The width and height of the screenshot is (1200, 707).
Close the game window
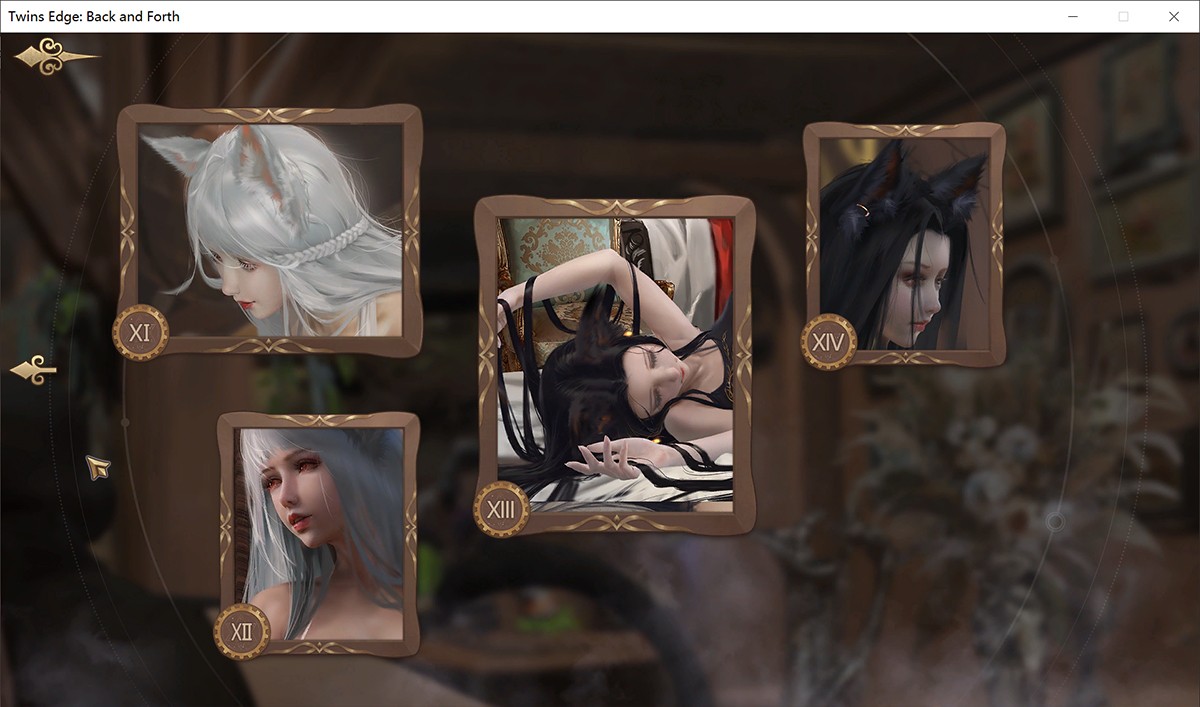coord(1174,16)
